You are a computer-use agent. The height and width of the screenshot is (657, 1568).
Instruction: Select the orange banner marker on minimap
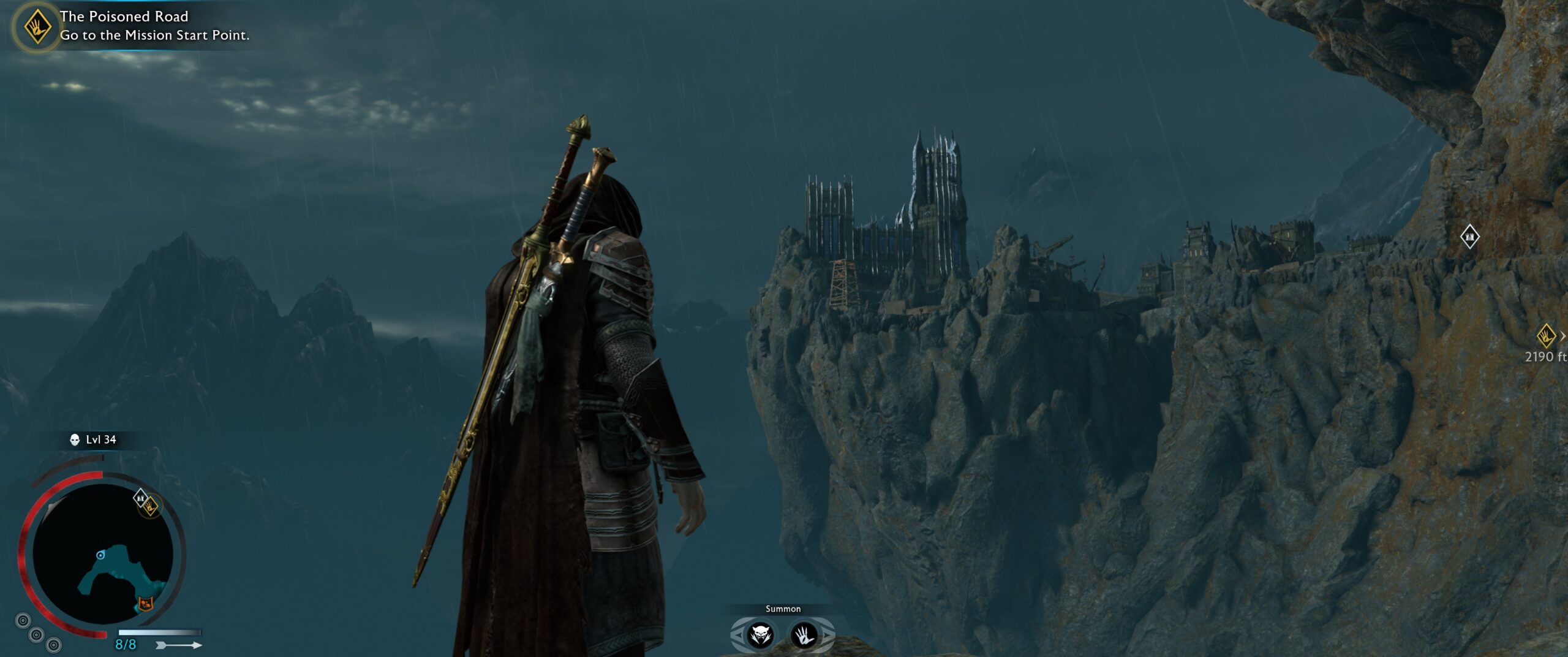pyautogui.click(x=146, y=604)
